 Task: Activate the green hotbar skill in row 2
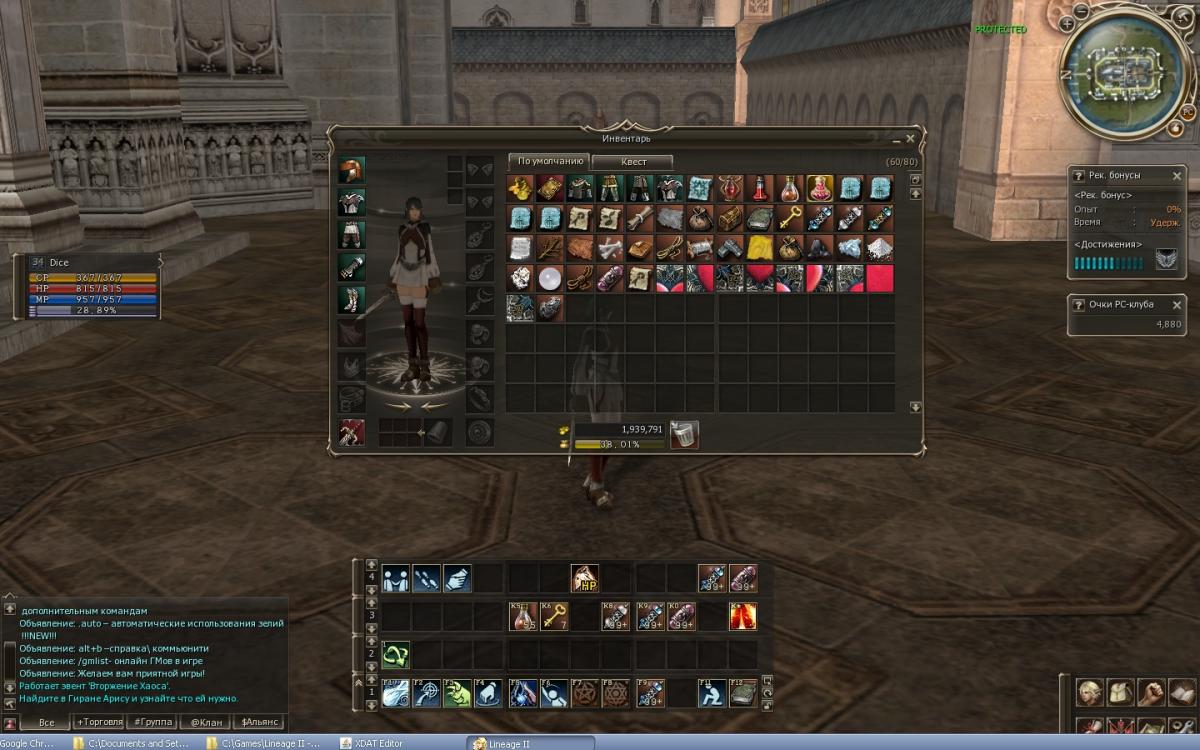click(396, 655)
